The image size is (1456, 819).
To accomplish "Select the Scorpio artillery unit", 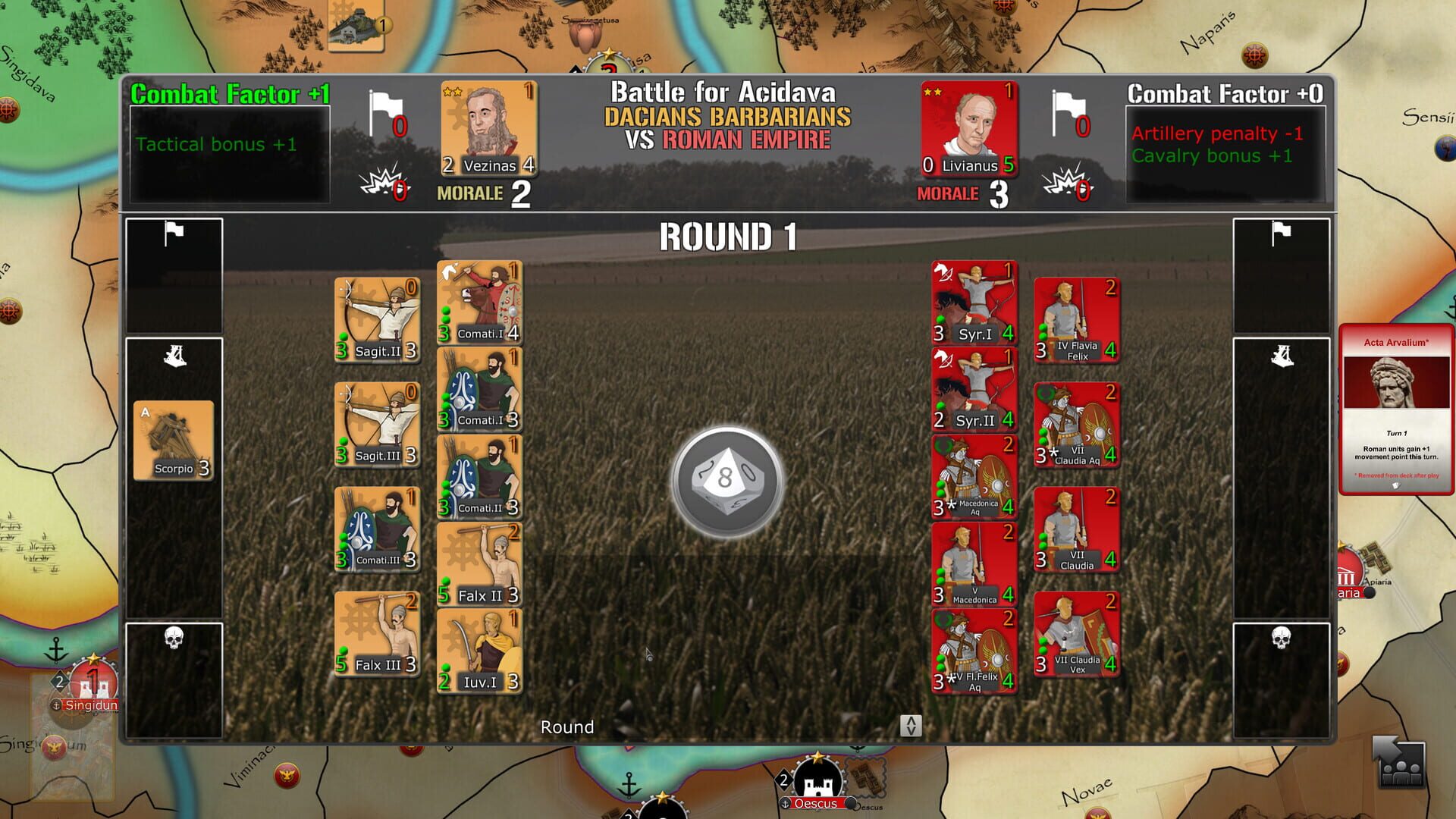I will (174, 440).
